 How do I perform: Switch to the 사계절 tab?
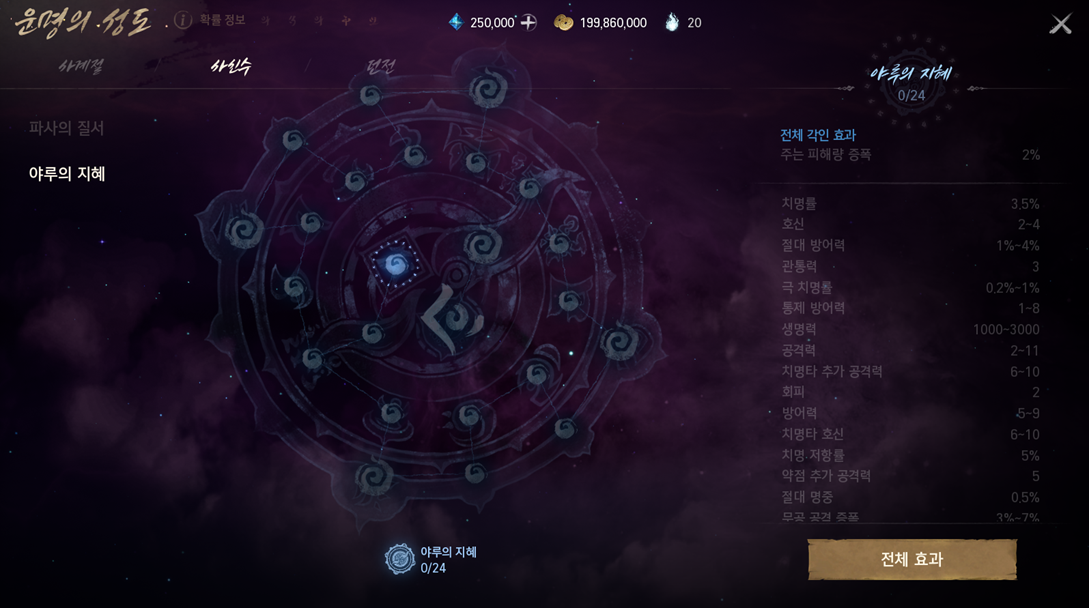click(81, 66)
